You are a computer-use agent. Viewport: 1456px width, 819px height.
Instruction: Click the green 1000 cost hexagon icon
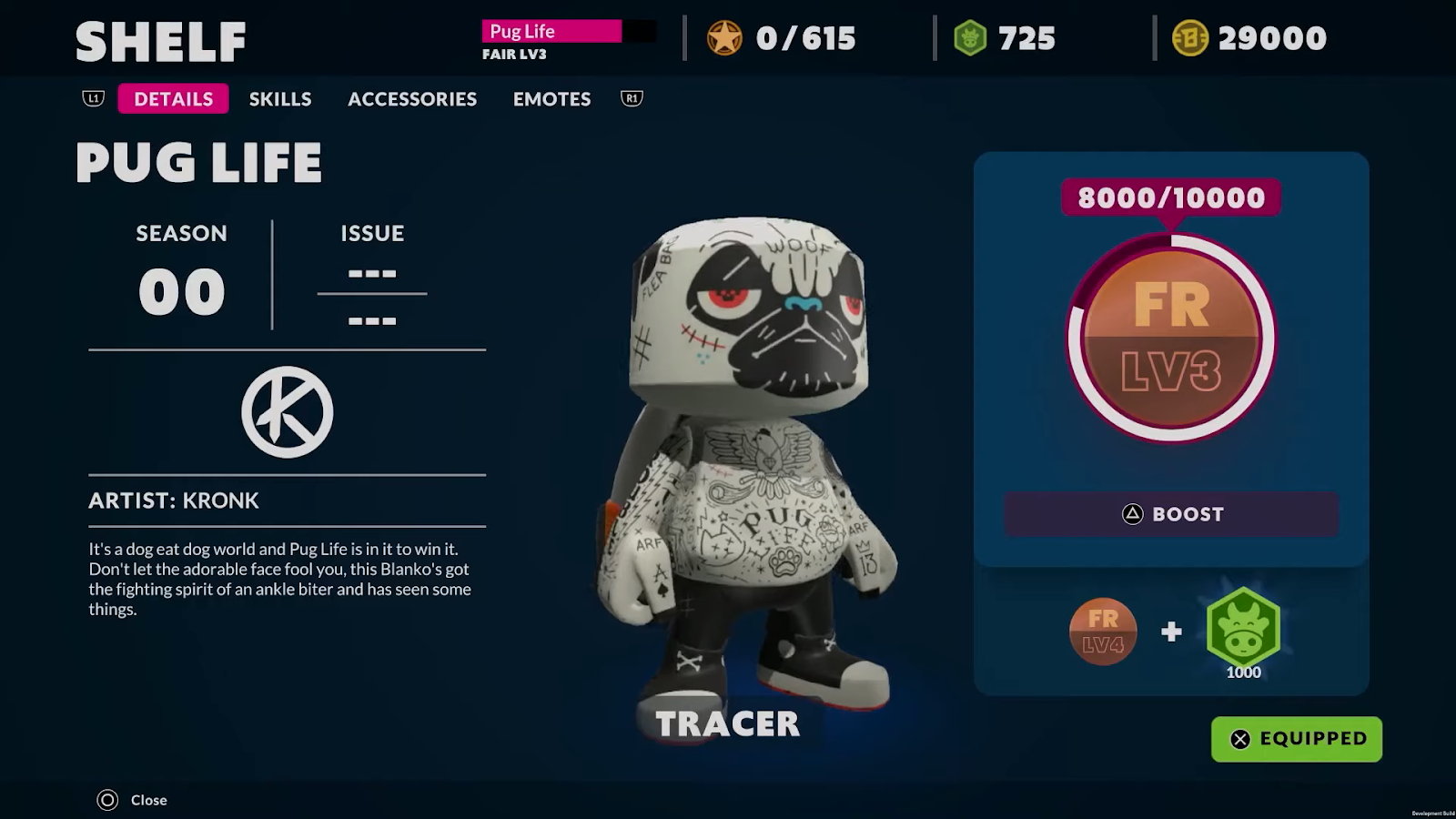pos(1243,628)
